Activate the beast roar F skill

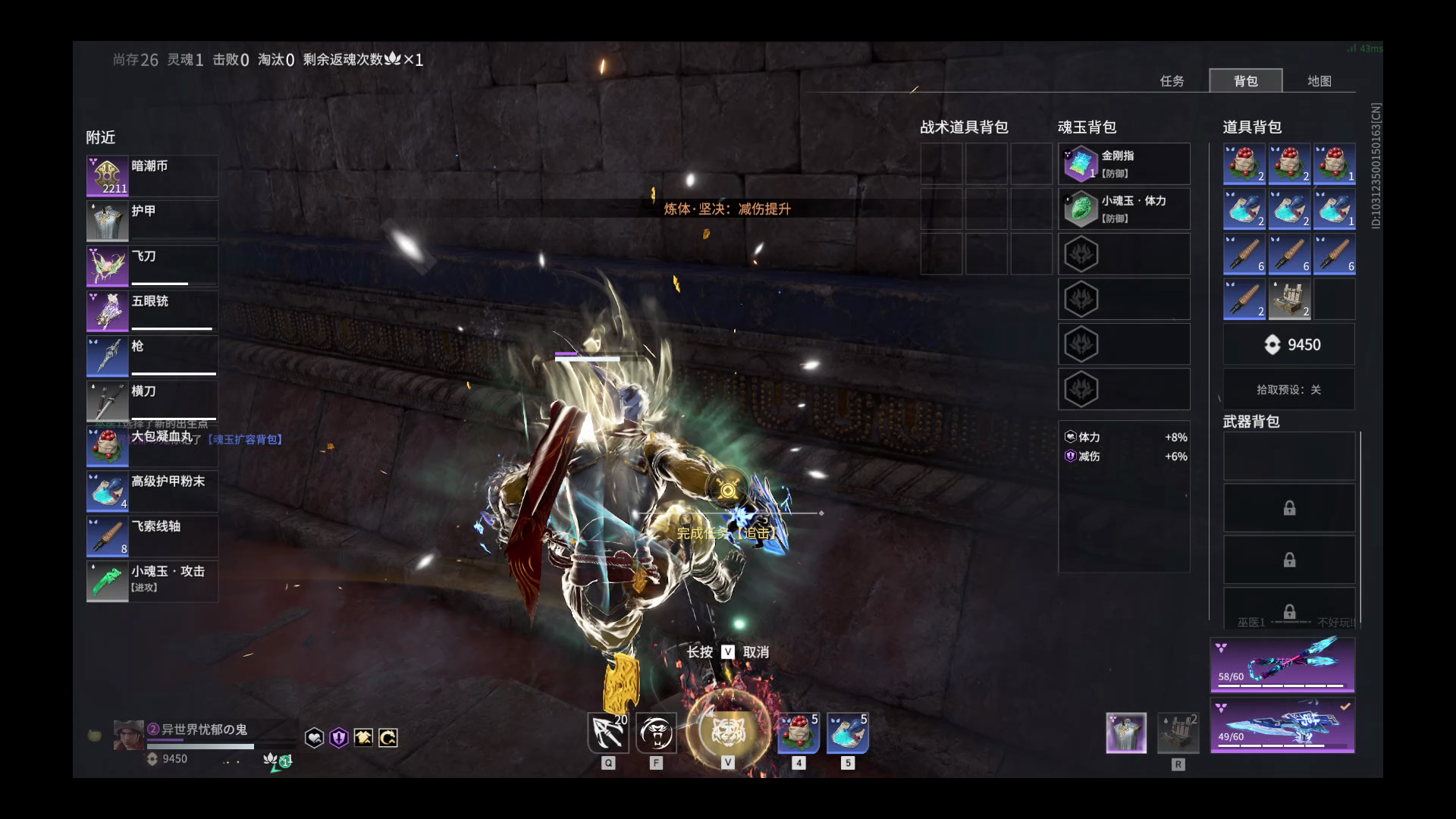tap(657, 733)
